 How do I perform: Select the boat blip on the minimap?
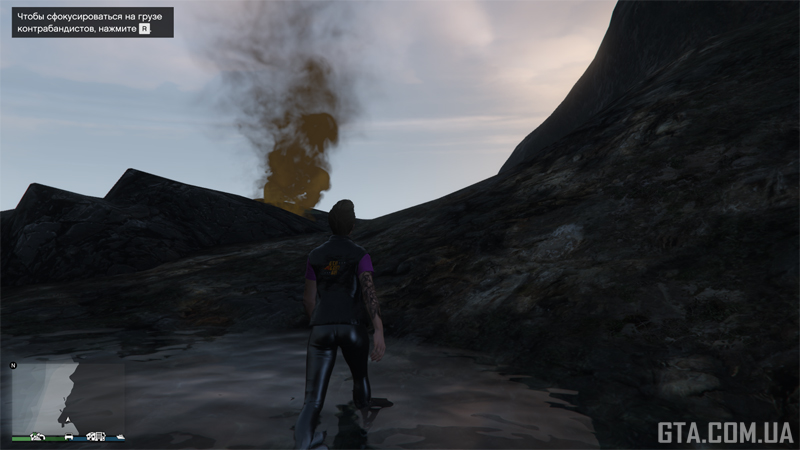121,435
